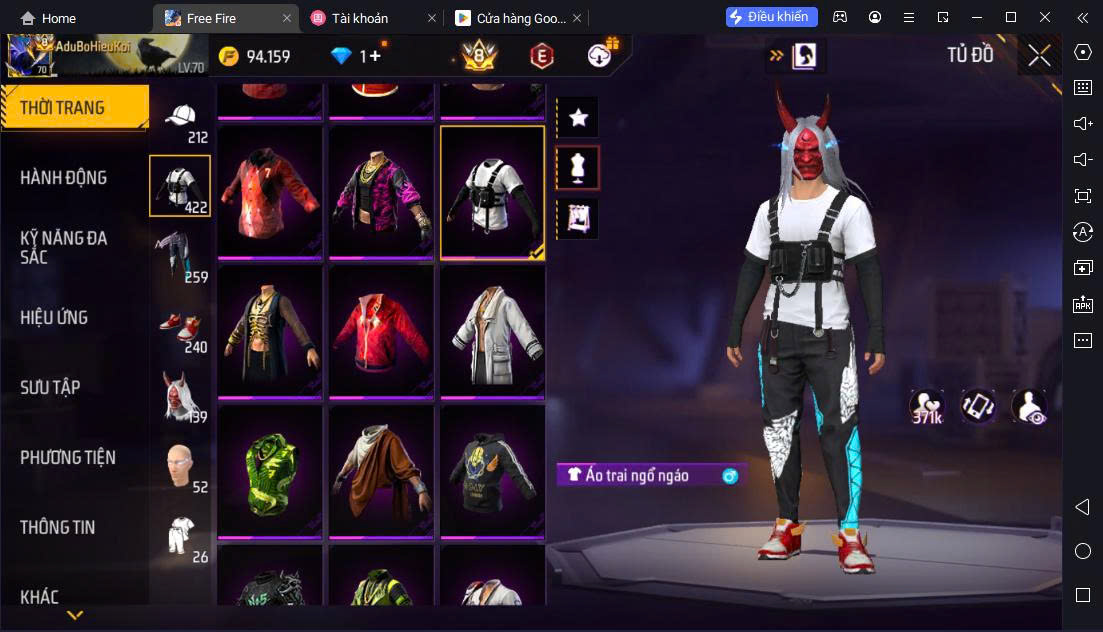Select the Kỹ Năng Đa Sắc section
This screenshot has height=632, width=1103.
pyautogui.click(x=64, y=247)
